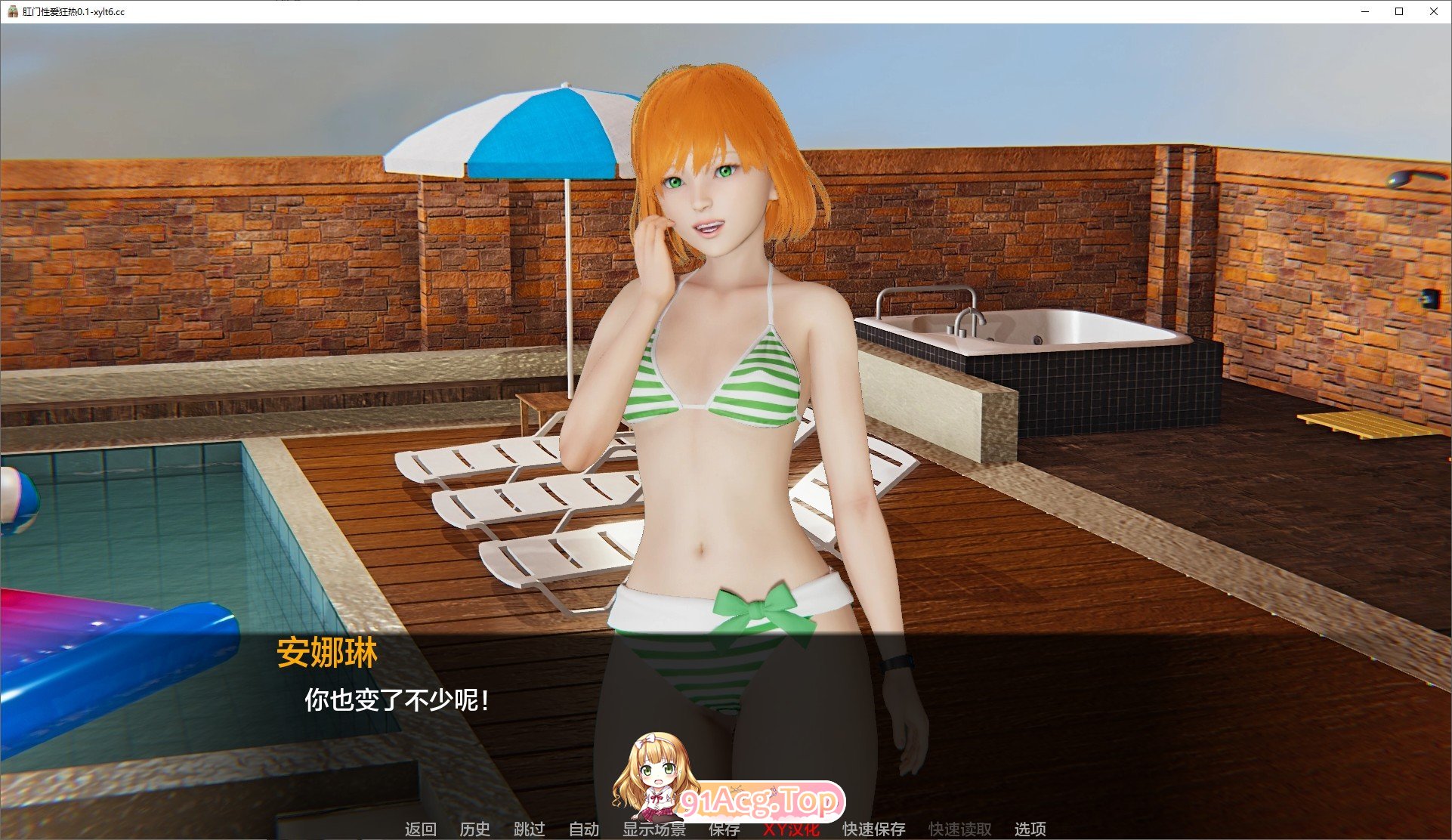Hide the textbox using 显示场景
Viewport: 1452px width, 840px height.
(654, 829)
